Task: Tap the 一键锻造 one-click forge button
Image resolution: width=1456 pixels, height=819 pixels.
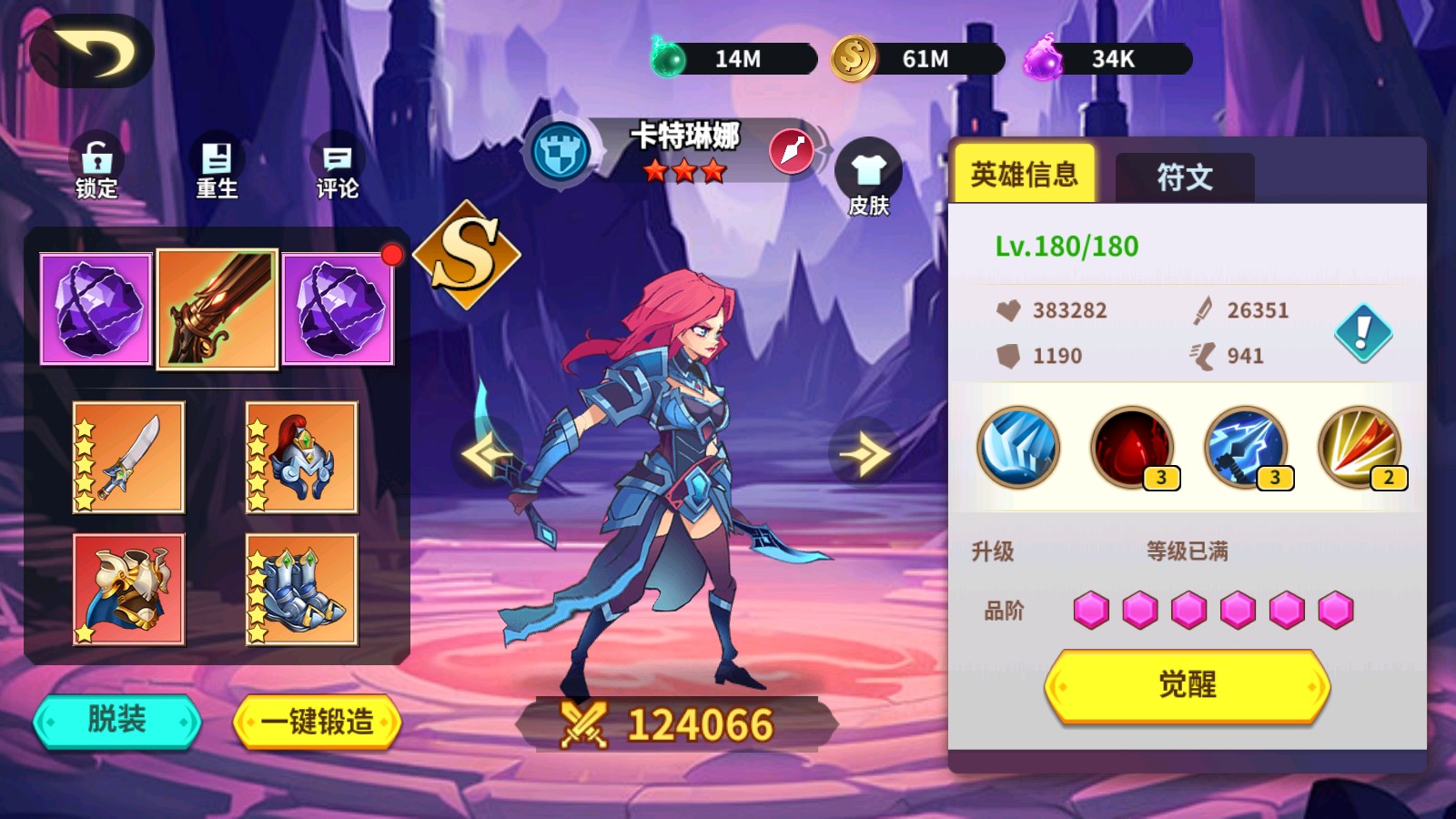Action: tap(320, 720)
